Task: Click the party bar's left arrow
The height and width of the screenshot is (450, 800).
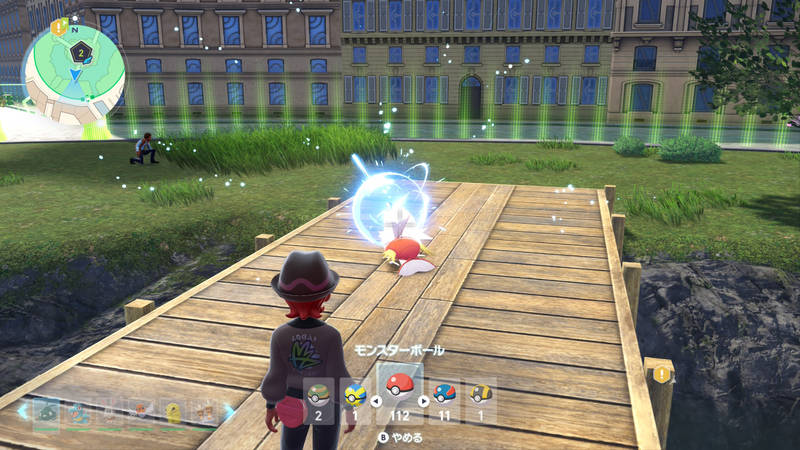Action: click(22, 410)
